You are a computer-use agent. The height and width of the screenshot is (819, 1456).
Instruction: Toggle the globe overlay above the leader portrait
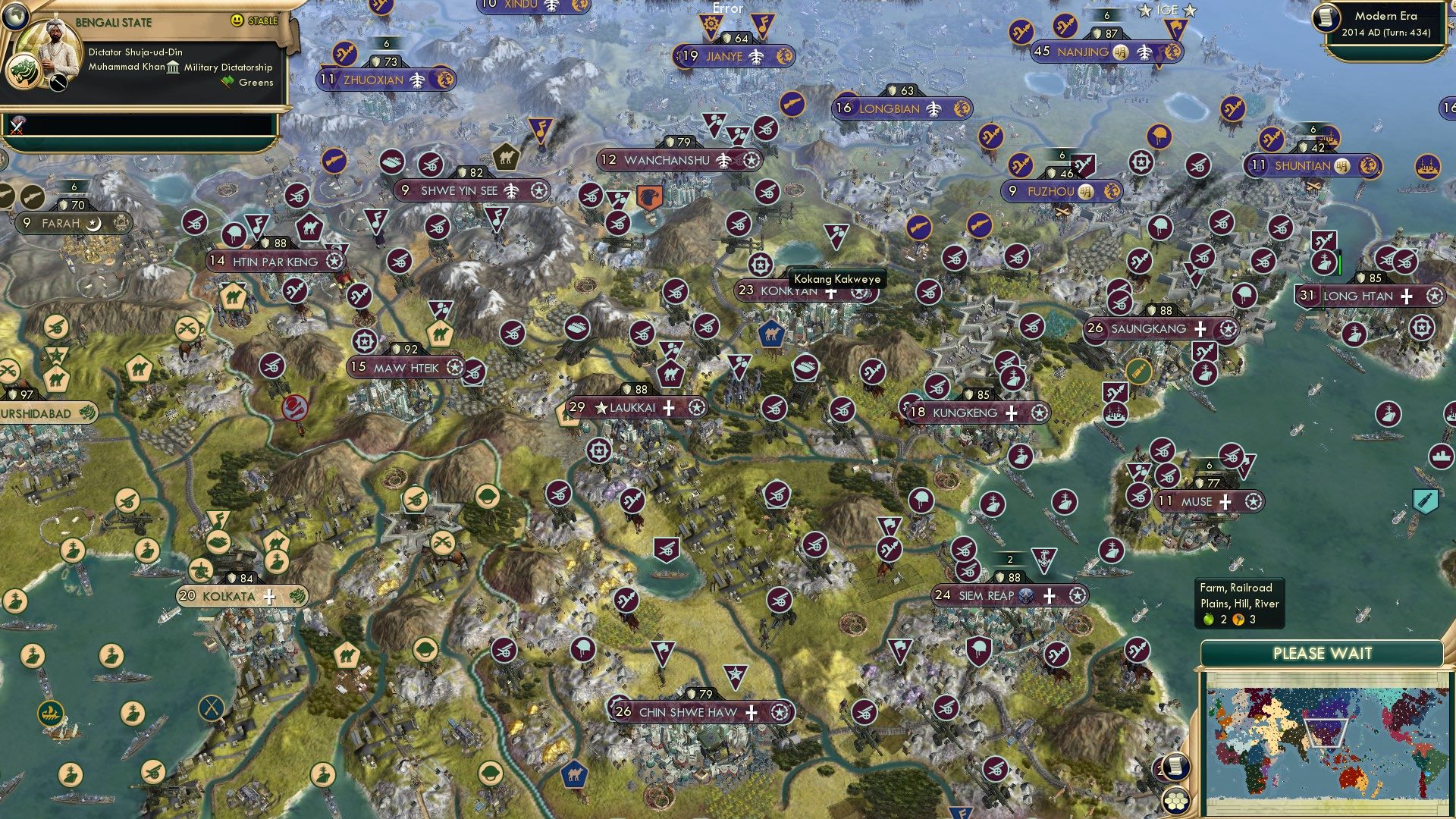pyautogui.click(x=17, y=17)
